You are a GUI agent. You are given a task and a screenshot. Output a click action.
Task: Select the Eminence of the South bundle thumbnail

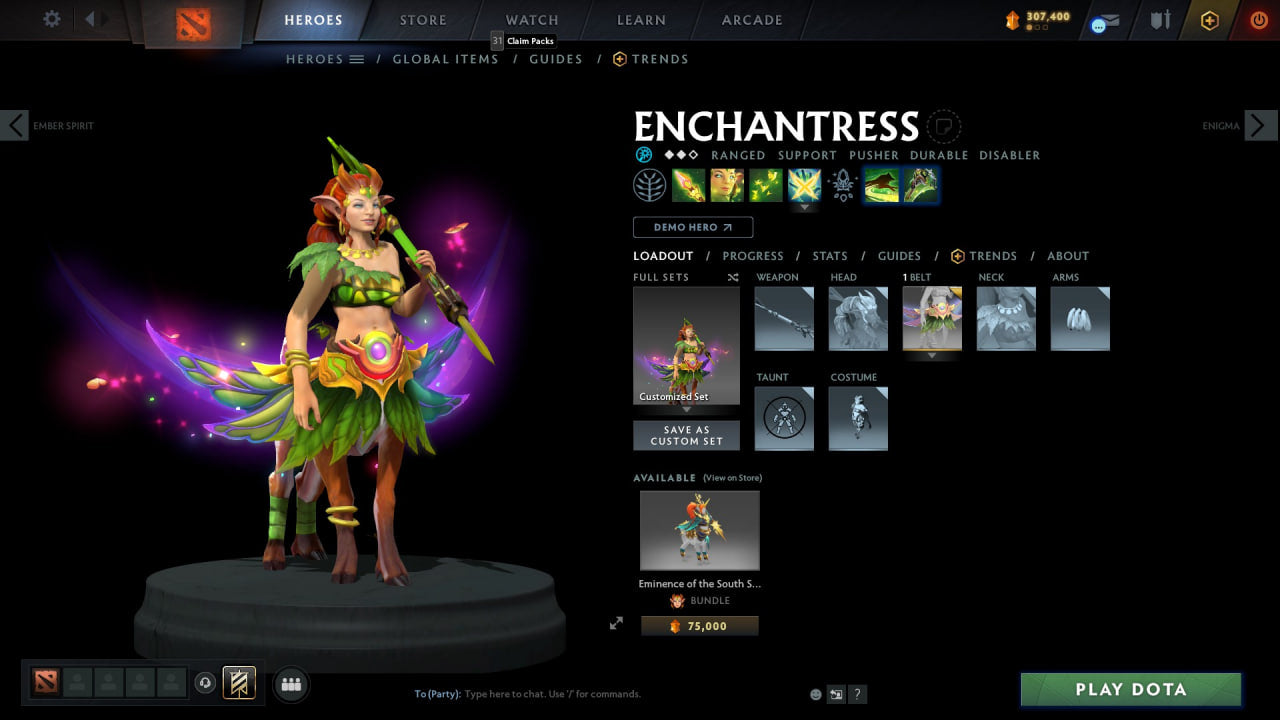click(699, 530)
